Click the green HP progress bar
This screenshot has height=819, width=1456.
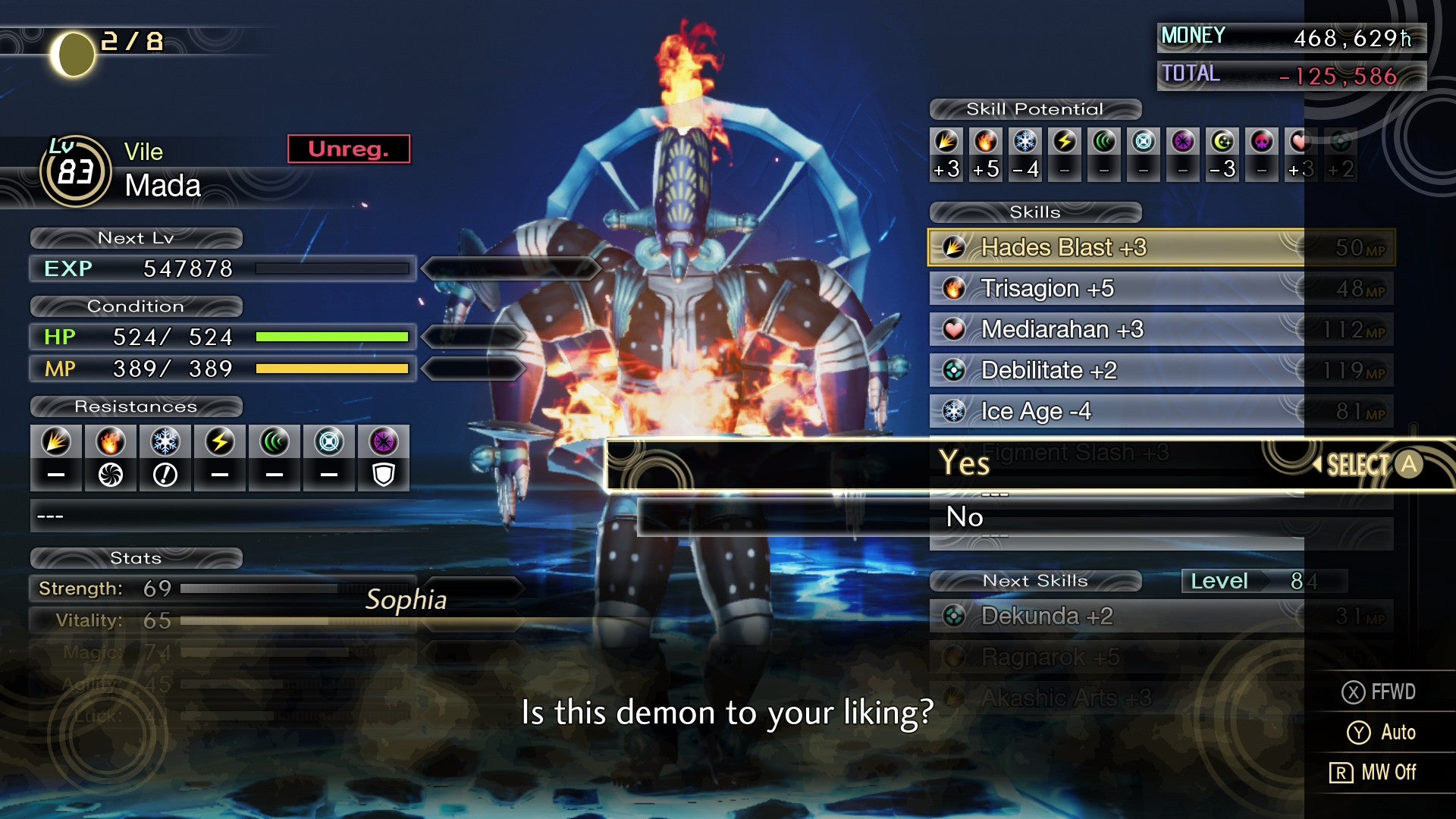coord(332,336)
